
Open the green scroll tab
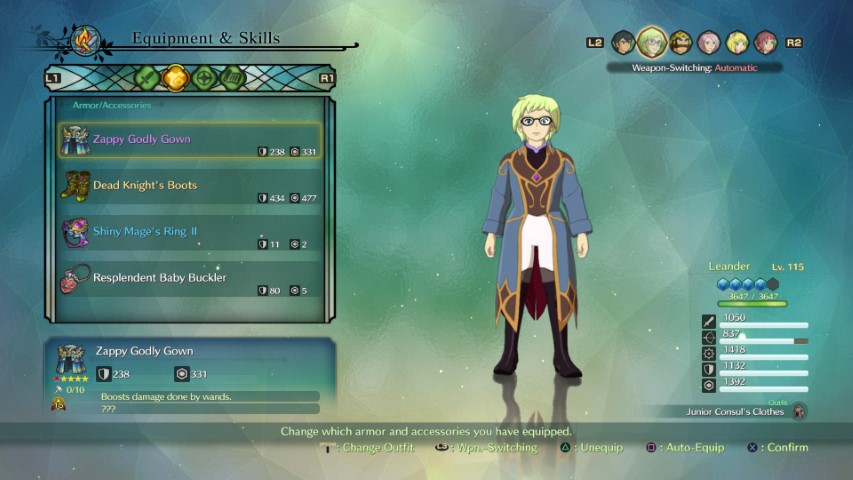pyautogui.click(x=233, y=77)
